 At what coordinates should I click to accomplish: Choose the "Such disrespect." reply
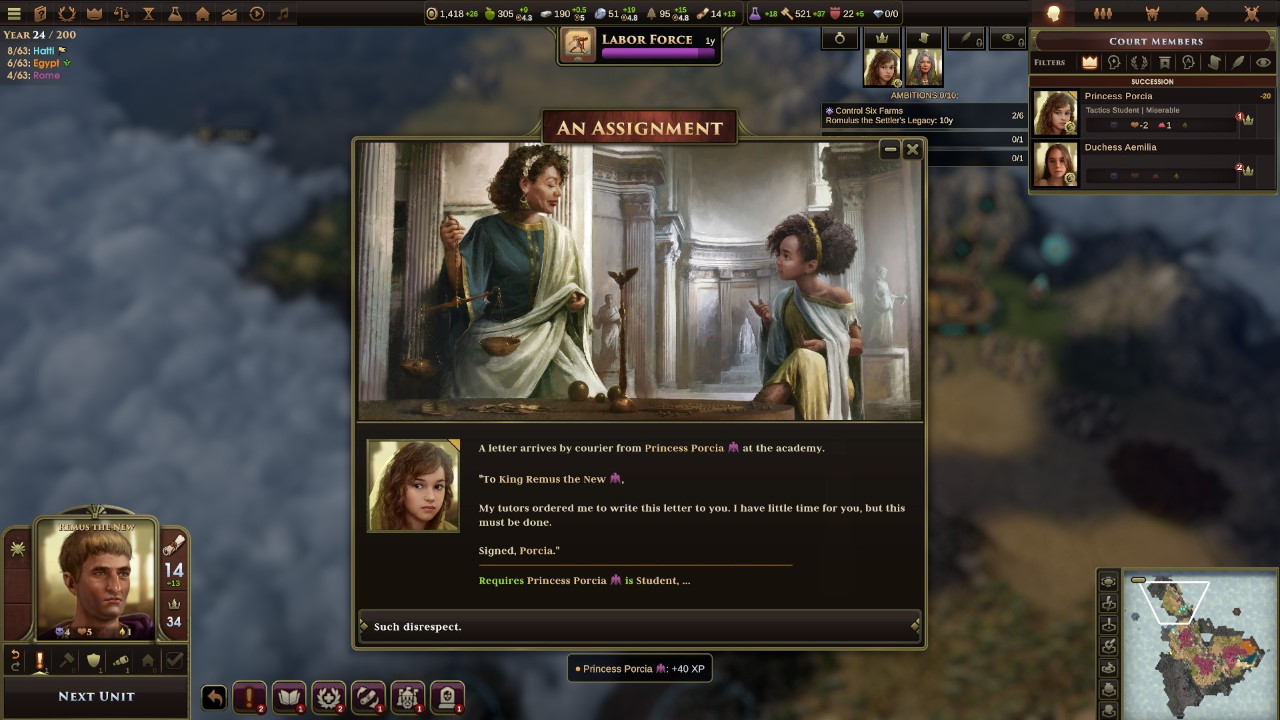tap(639, 627)
